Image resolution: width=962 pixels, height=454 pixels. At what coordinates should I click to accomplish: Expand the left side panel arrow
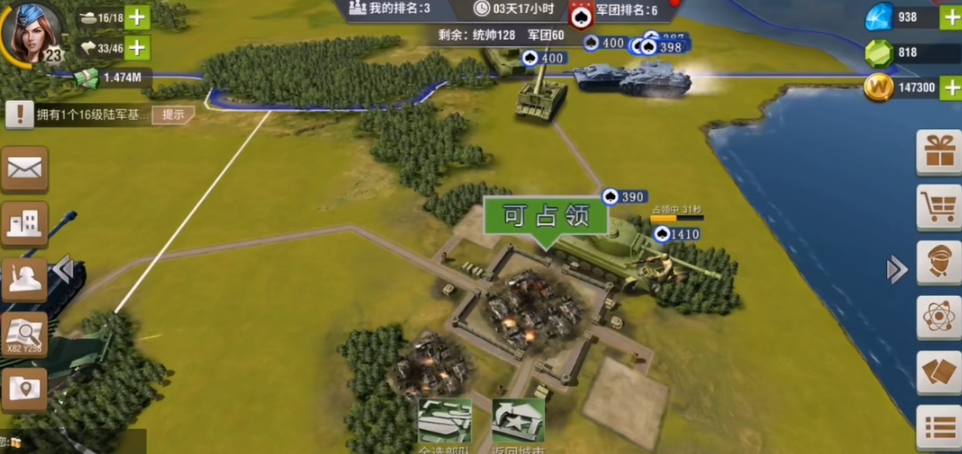tap(64, 269)
